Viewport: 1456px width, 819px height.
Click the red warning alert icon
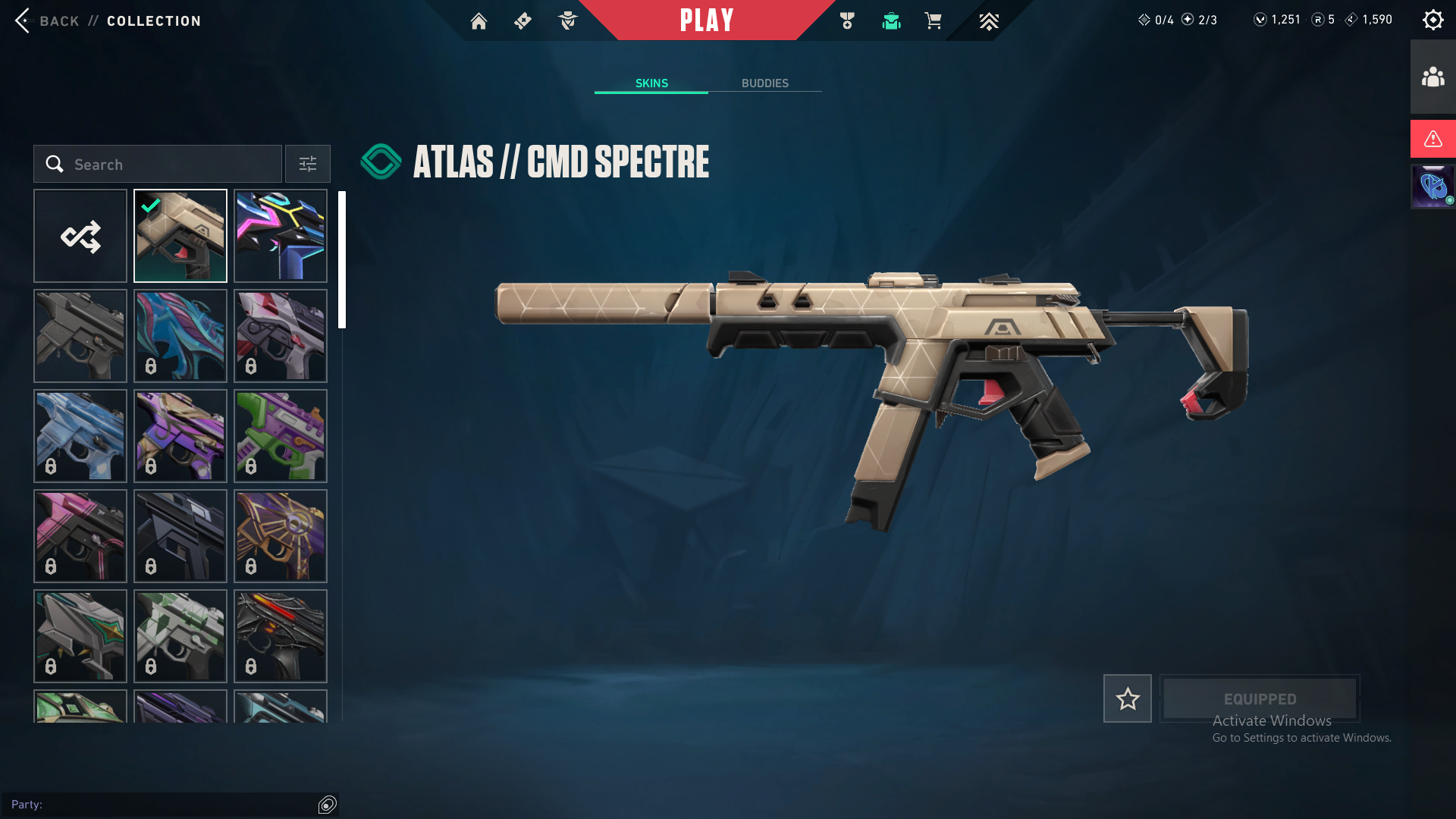tap(1432, 139)
